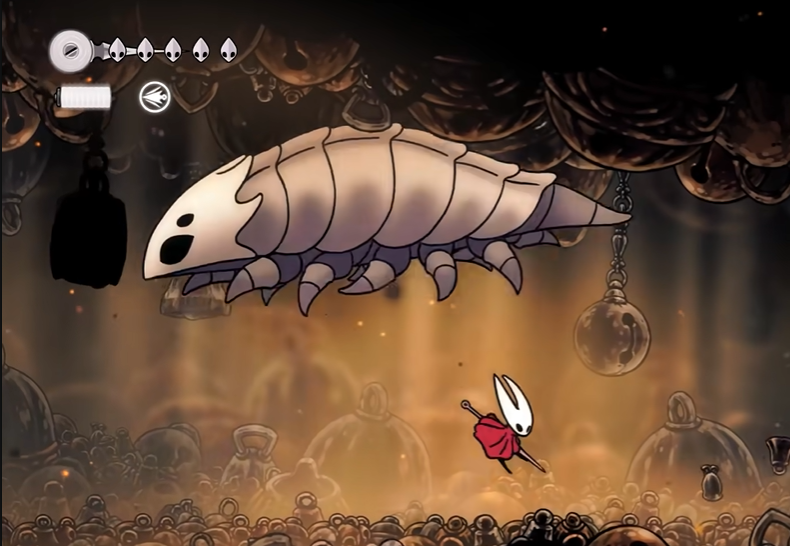Select the circular equipped tool icon
The image size is (790, 546).
[155, 97]
